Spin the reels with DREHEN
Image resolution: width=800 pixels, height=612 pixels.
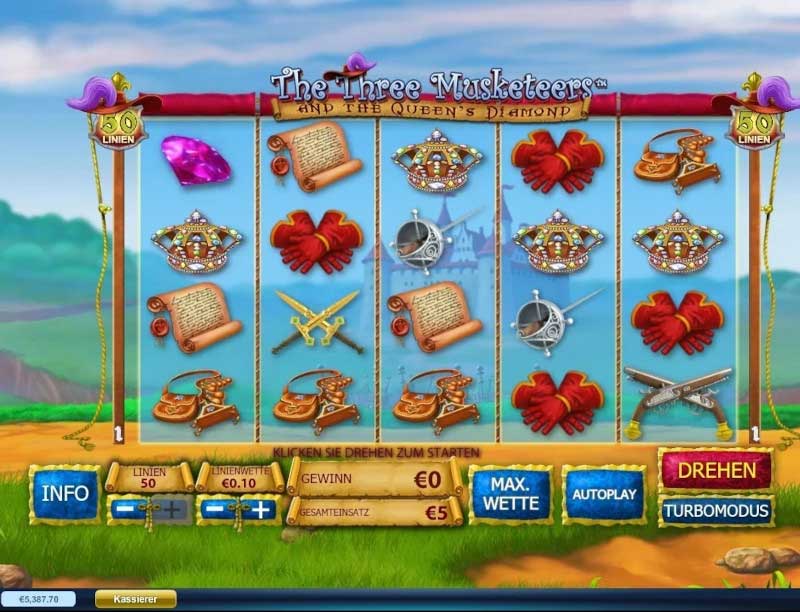[x=715, y=468]
